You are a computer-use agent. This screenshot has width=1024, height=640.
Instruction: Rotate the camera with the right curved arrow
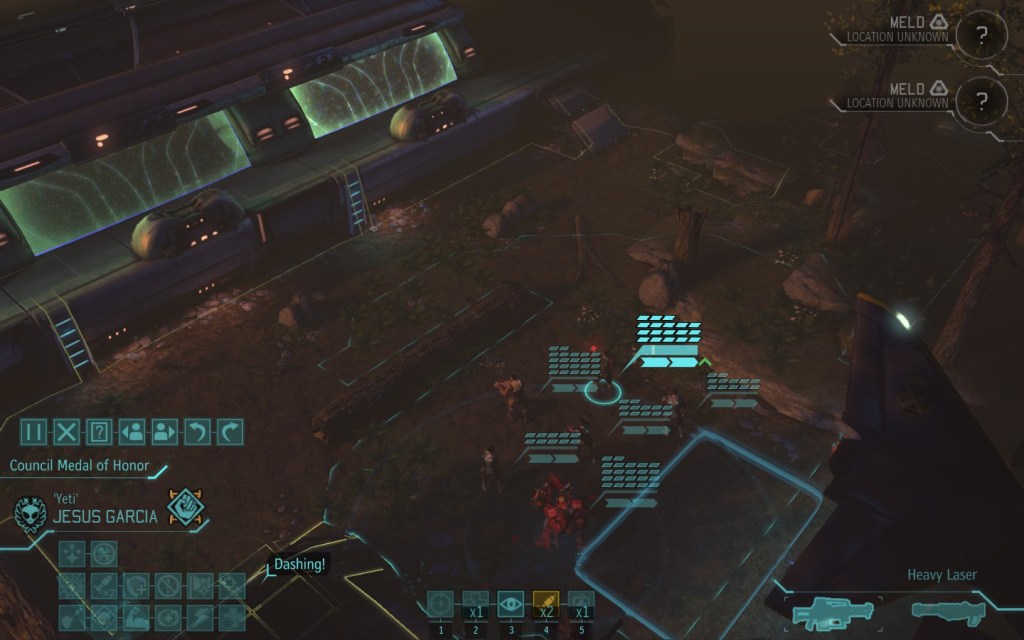(x=229, y=432)
